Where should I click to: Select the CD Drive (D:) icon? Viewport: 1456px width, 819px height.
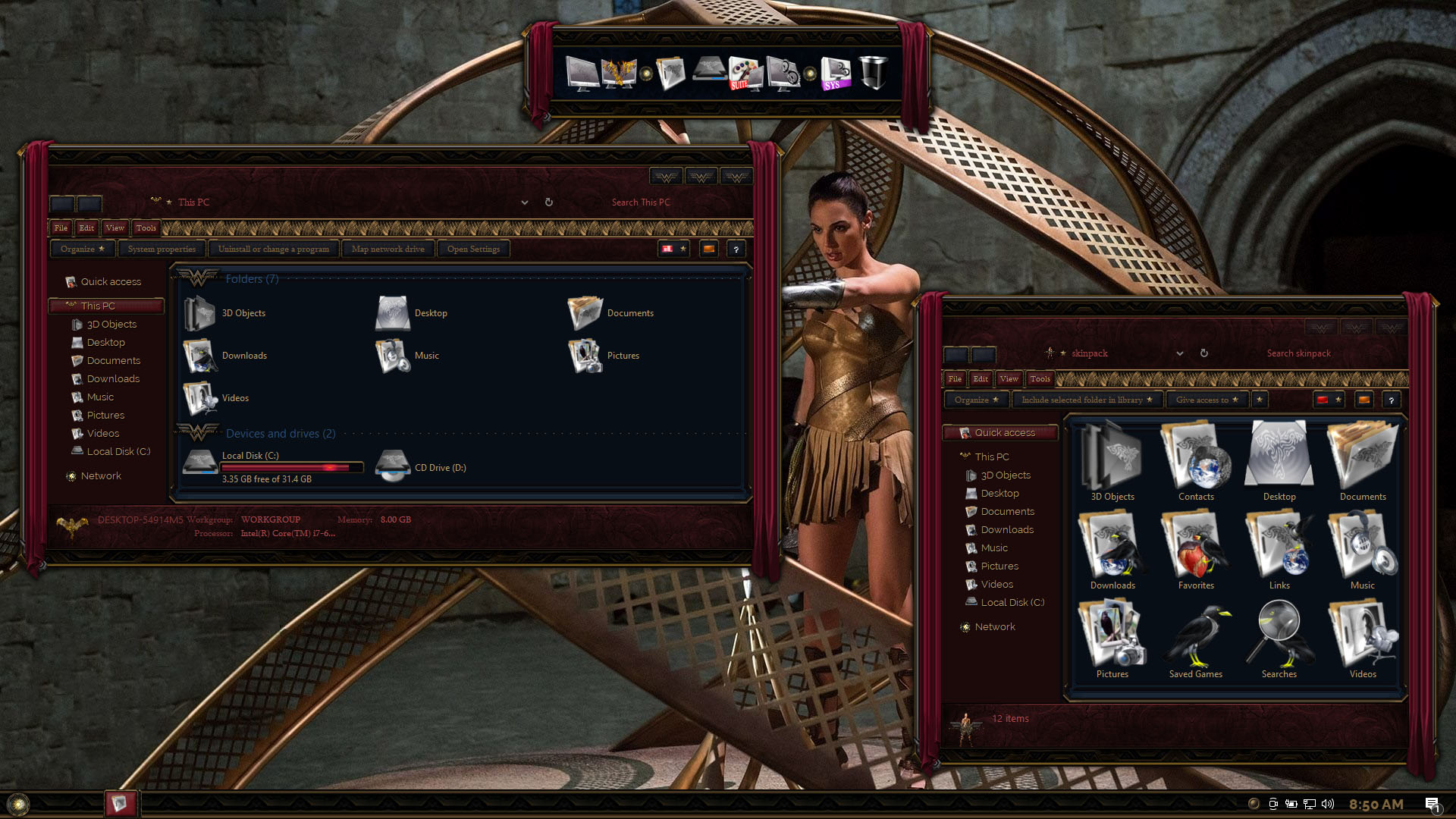click(394, 466)
